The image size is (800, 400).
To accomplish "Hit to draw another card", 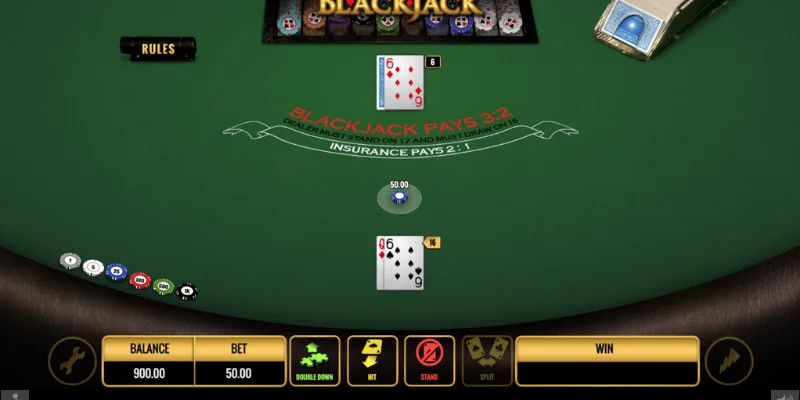I will click(372, 361).
